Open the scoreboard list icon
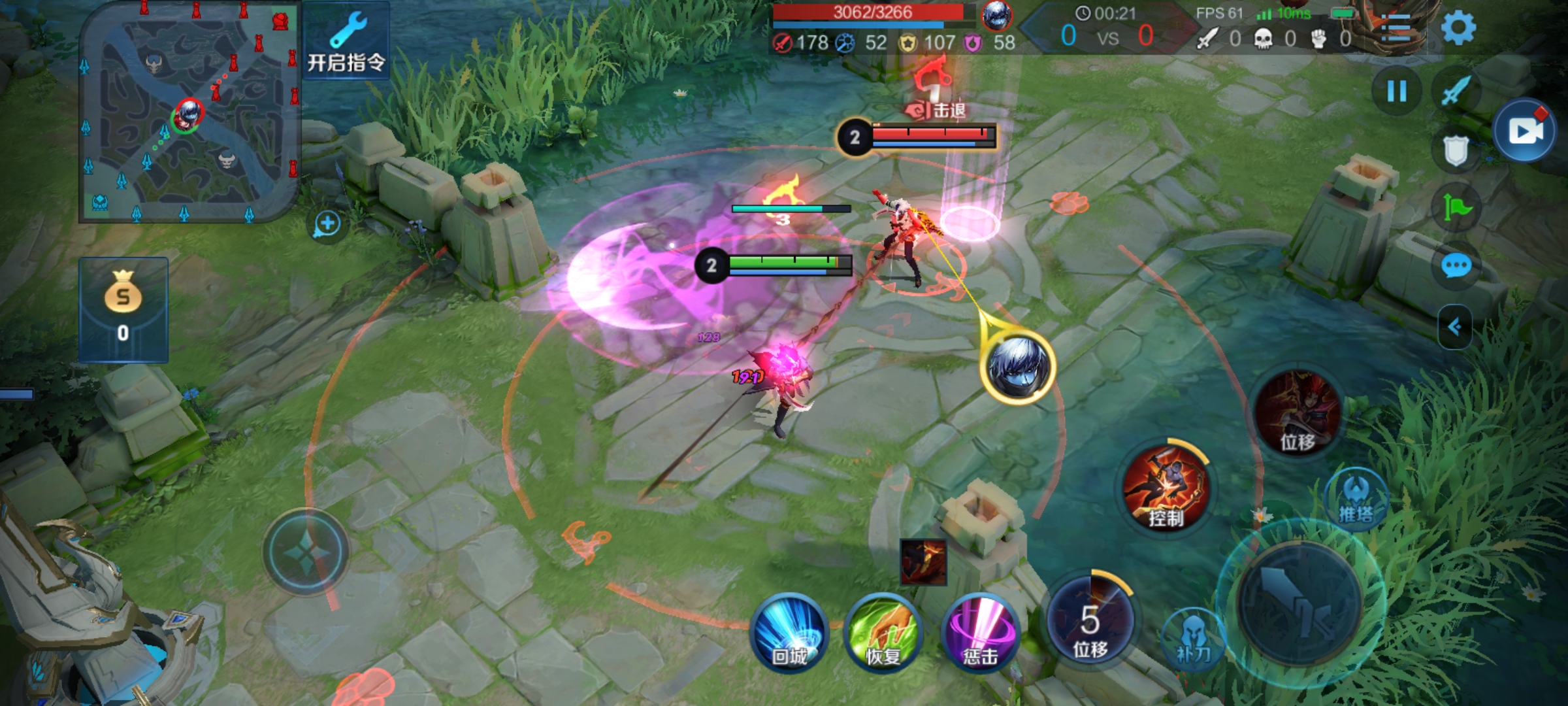The height and width of the screenshot is (706, 1568). 1396,28
